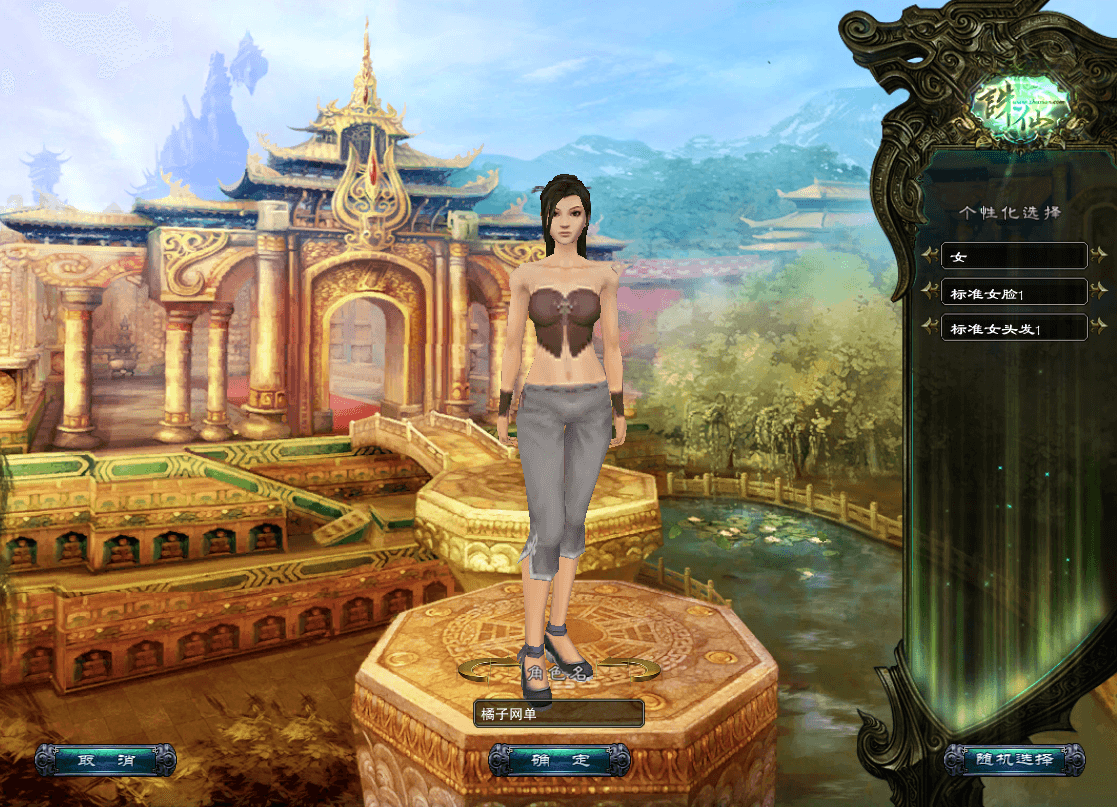This screenshot has height=807, width=1117.
Task: Cancel with the 取消 button
Action: coord(105,761)
